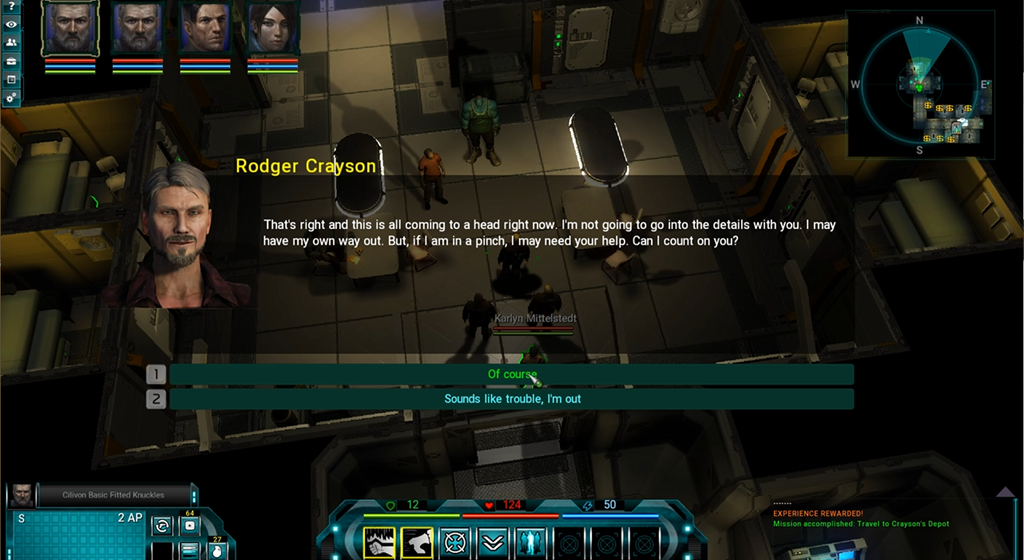Open the briefcase inventory icon
Viewport: 1024px width, 560px height.
[11, 62]
